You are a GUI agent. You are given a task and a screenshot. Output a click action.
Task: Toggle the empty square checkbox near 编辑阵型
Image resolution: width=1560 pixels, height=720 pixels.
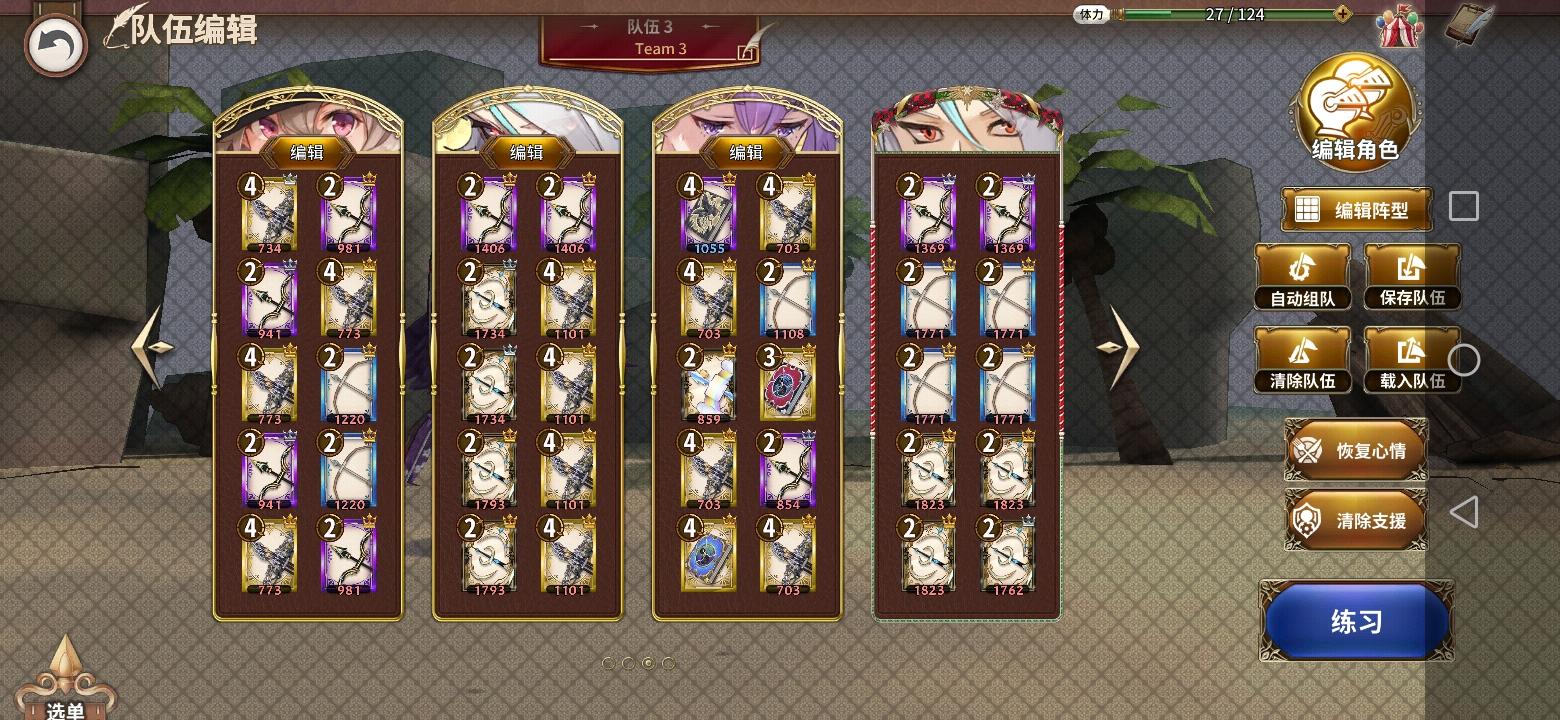pyautogui.click(x=1463, y=205)
